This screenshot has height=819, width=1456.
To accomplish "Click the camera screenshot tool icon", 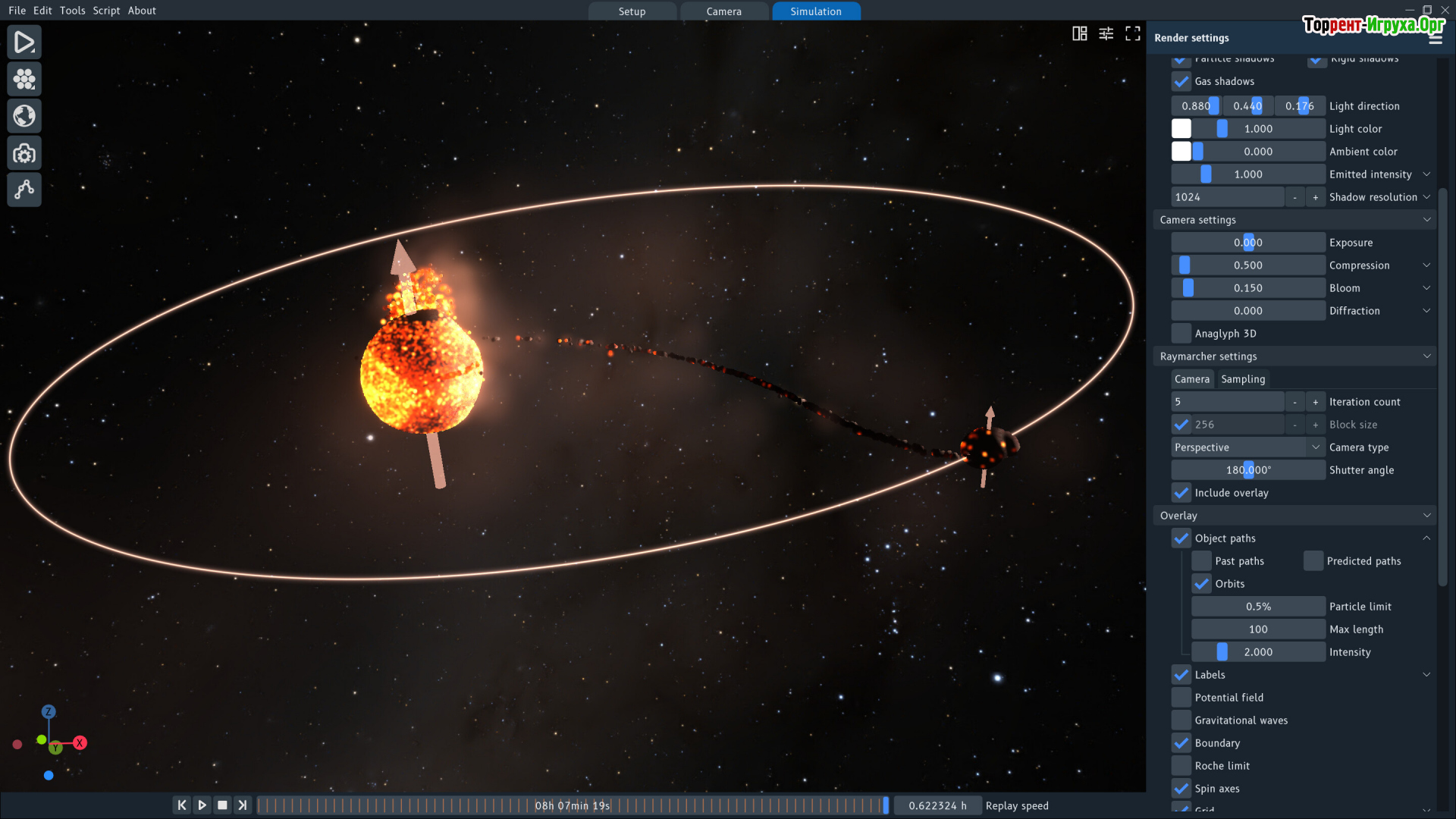I will coord(24,154).
